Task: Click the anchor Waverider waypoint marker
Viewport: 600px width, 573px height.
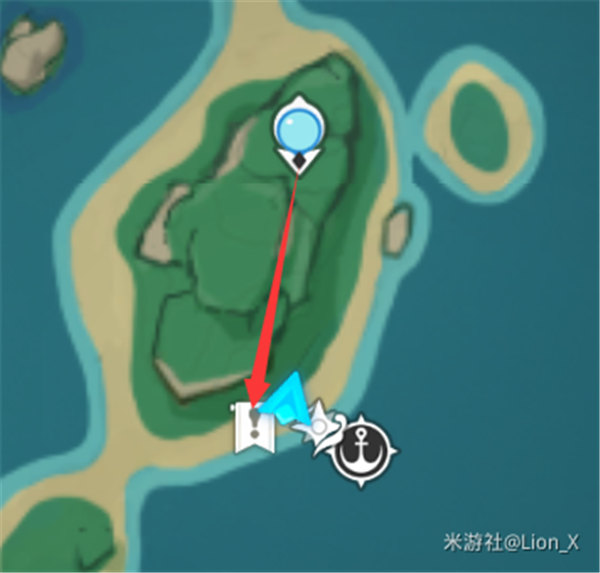Action: pos(364,450)
